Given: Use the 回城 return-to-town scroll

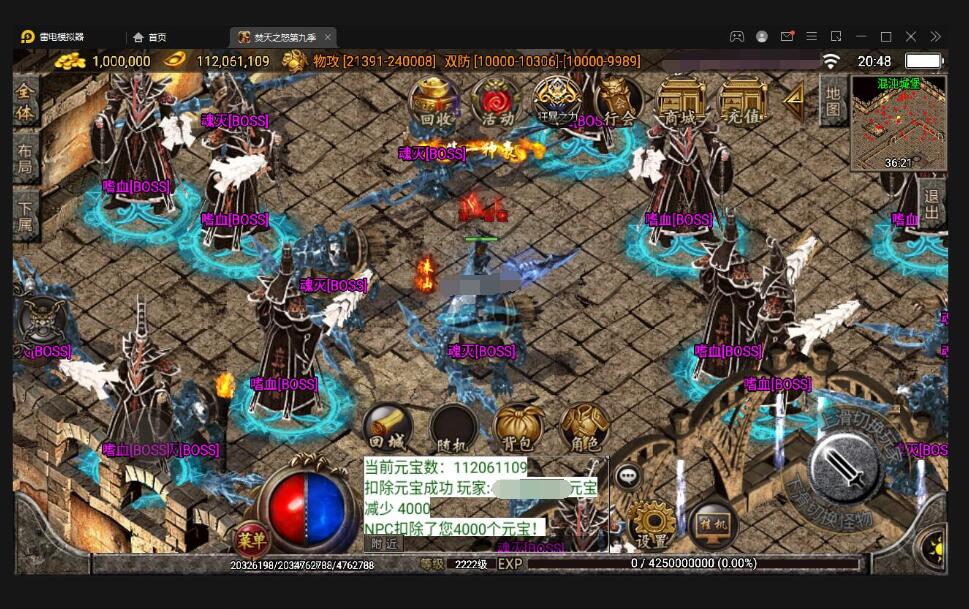Looking at the screenshot, I should click(388, 428).
